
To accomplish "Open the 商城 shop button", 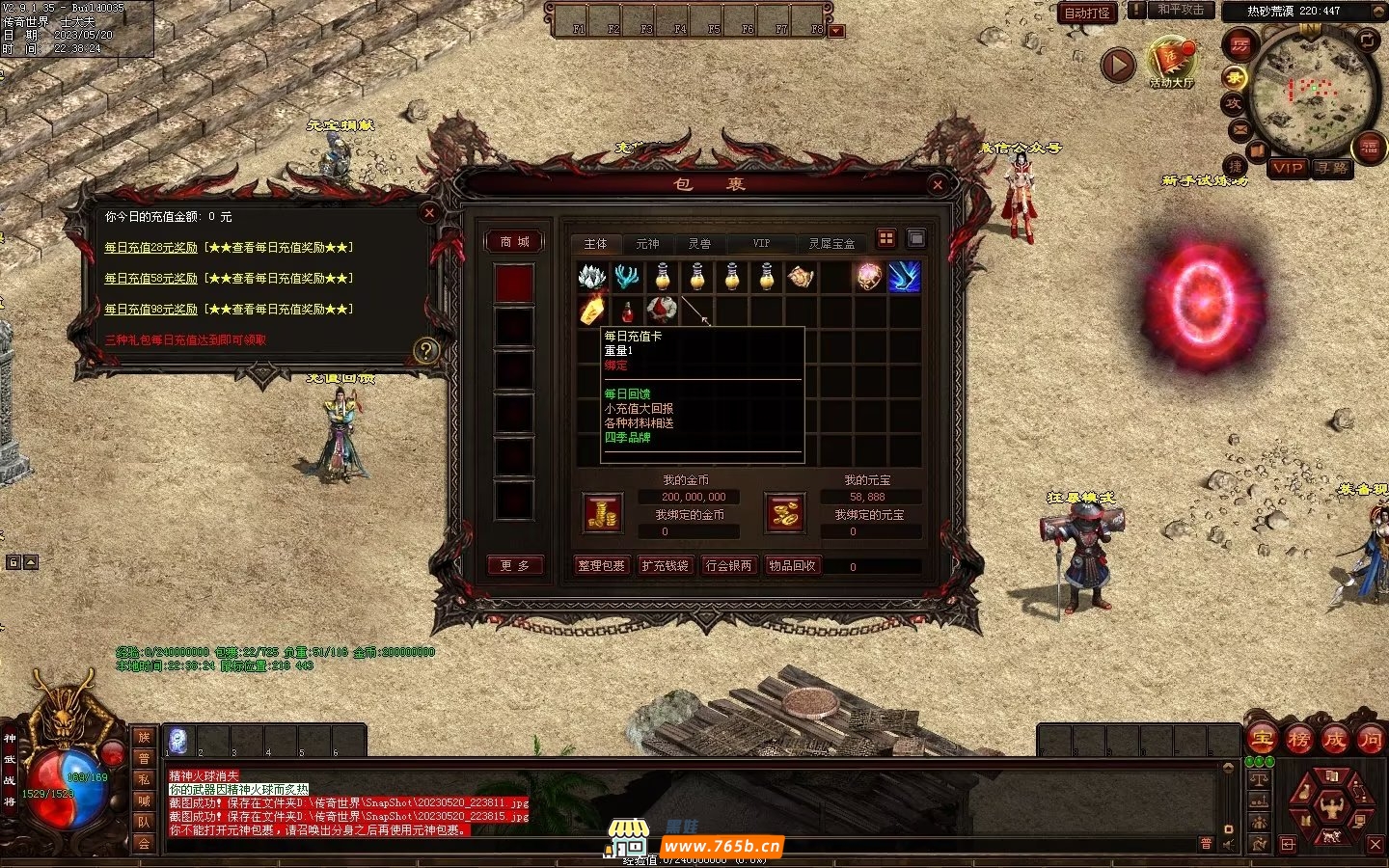I will 514,242.
